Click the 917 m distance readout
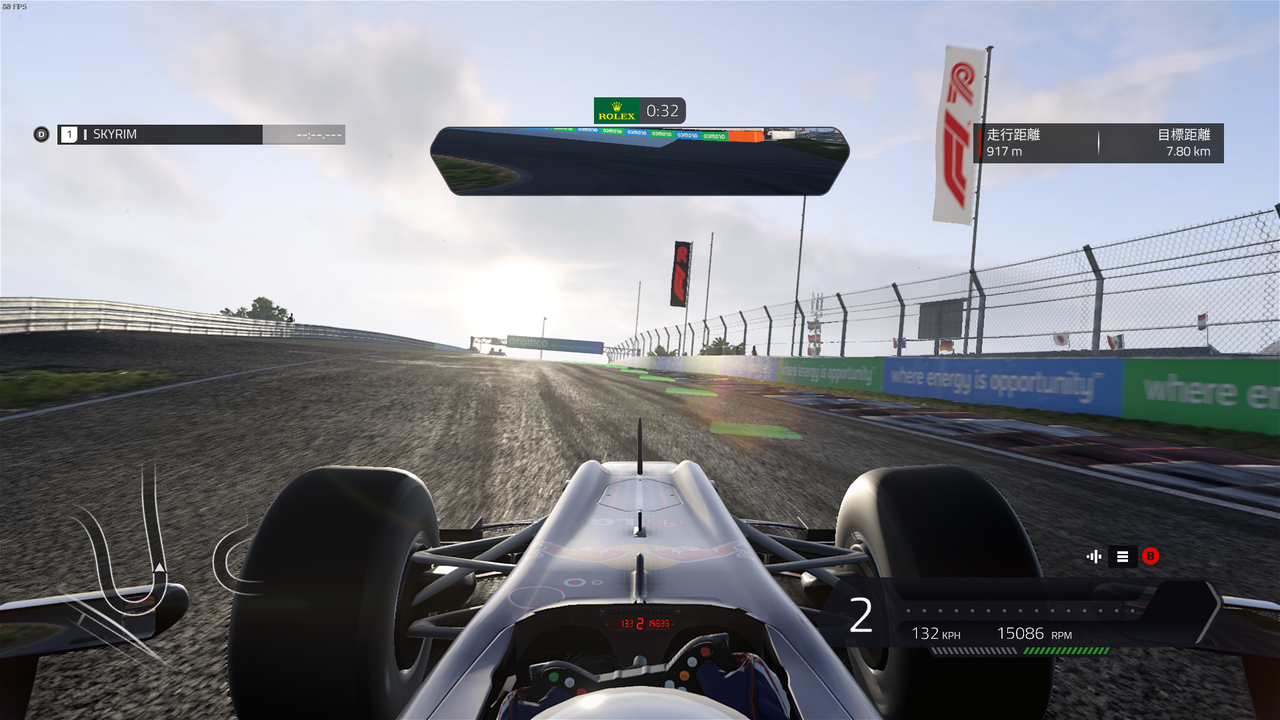 (1004, 150)
